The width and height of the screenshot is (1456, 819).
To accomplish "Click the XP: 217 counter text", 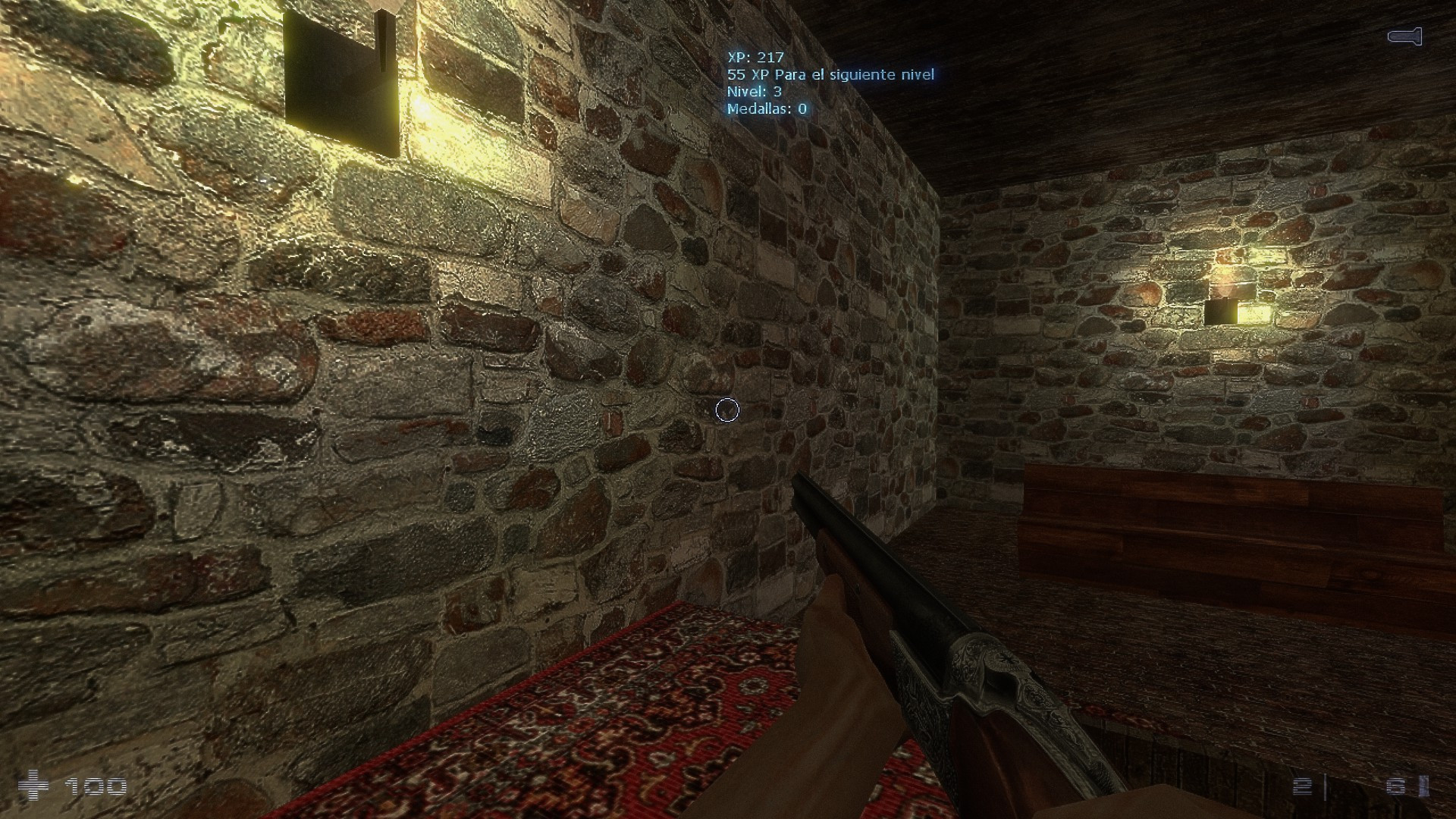I will pyautogui.click(x=755, y=56).
